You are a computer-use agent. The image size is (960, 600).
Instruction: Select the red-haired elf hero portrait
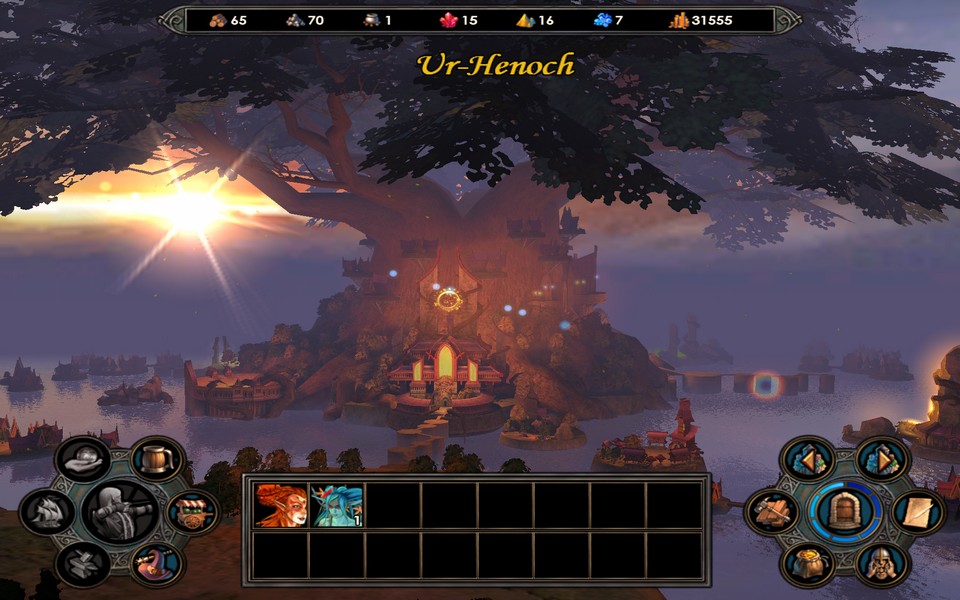(280, 505)
